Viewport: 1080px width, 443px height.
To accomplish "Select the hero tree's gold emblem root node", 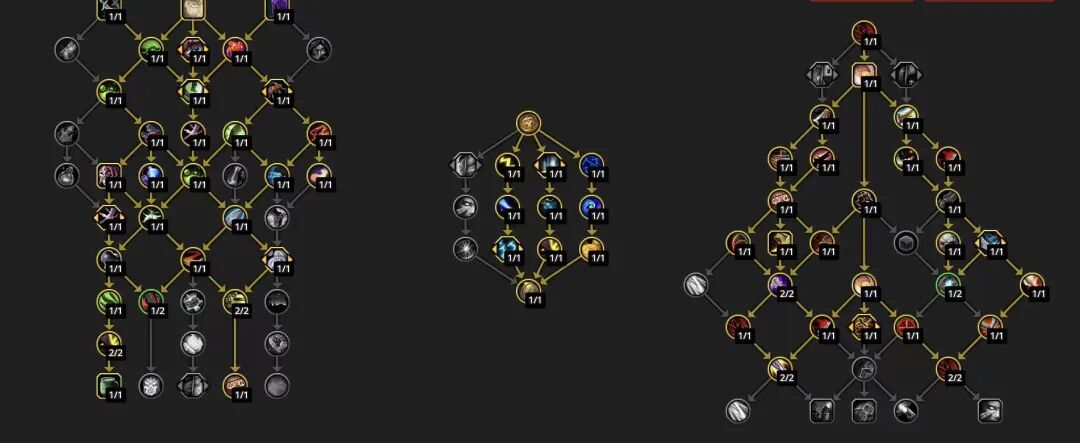I will pyautogui.click(x=529, y=124).
